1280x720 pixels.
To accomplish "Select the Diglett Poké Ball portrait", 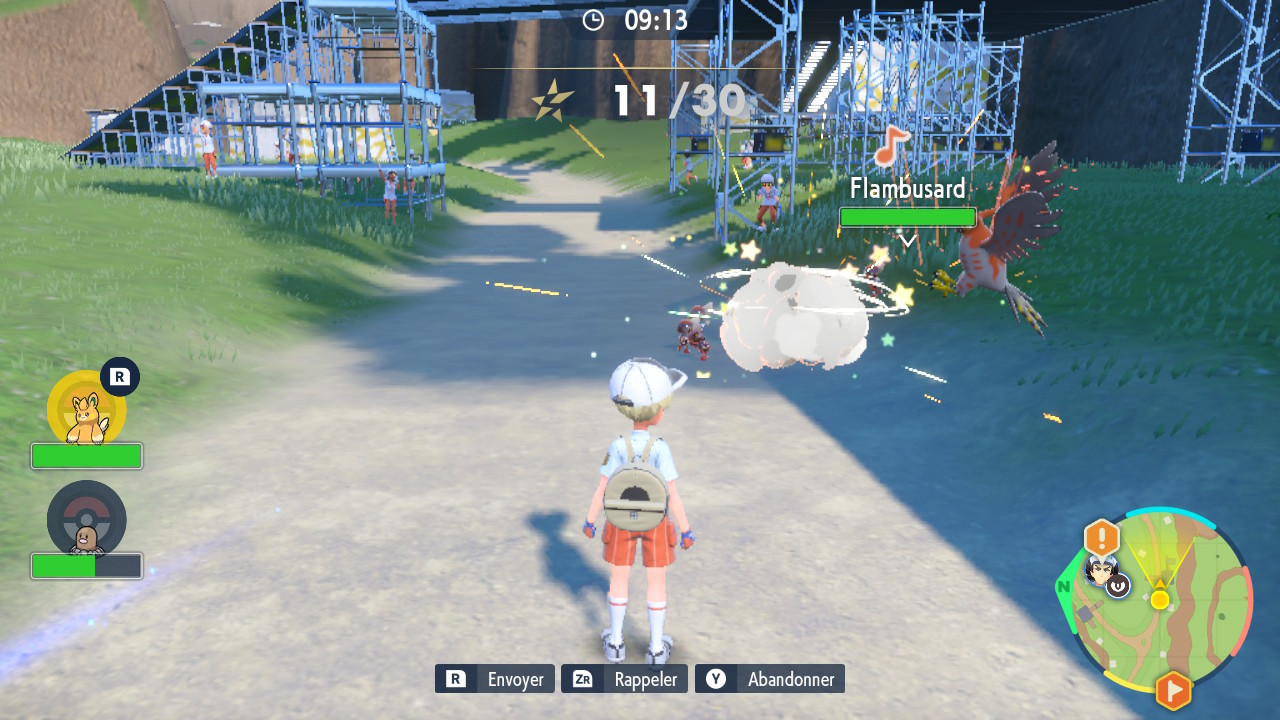I will 87,520.
